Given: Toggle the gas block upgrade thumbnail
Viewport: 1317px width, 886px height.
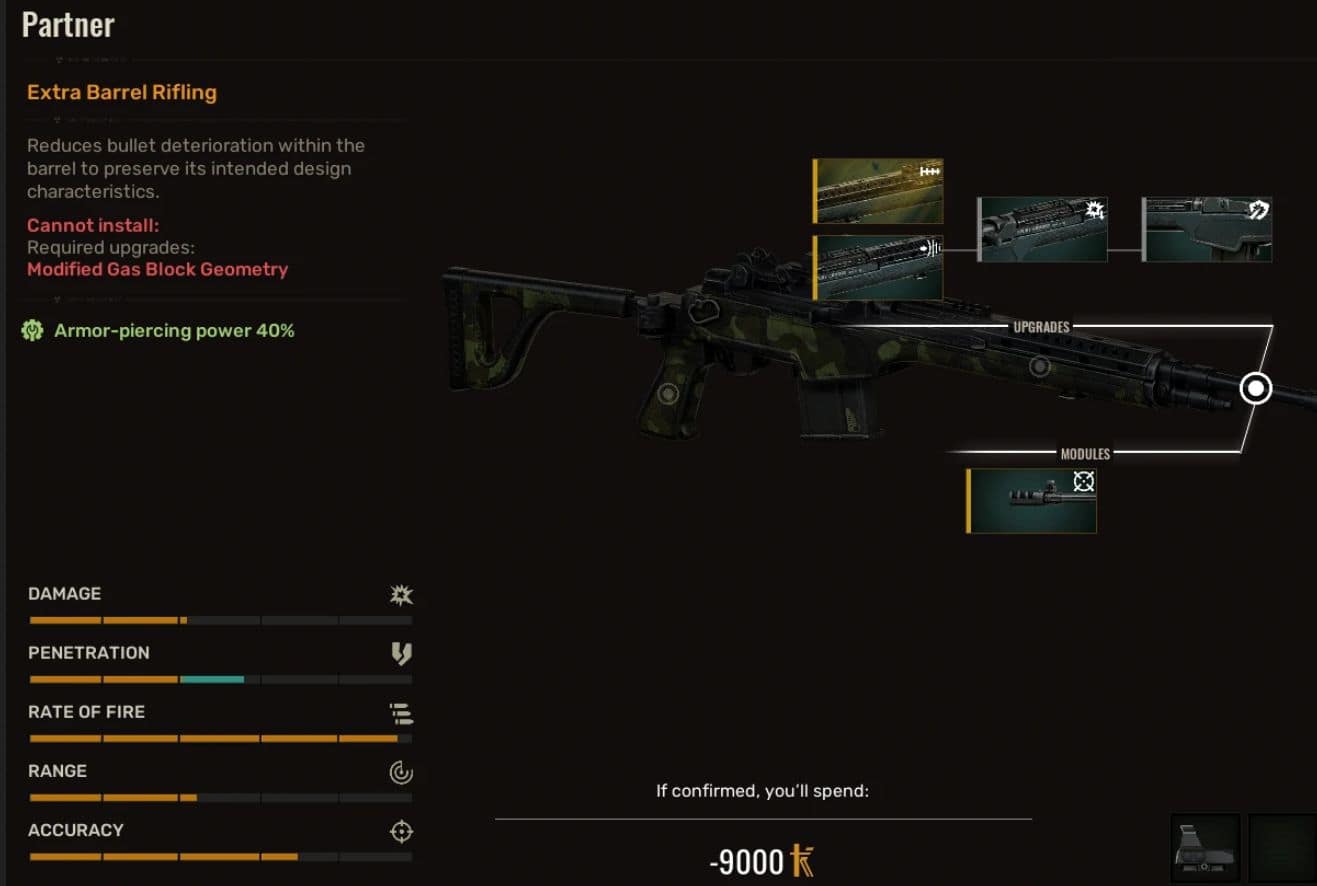Looking at the screenshot, I should tap(878, 266).
